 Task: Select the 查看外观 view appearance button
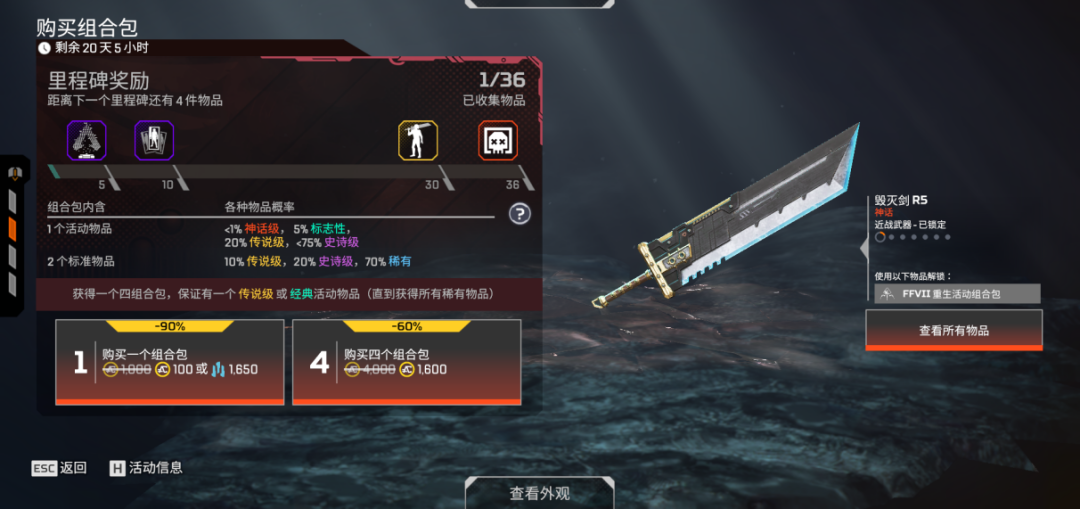coord(540,492)
